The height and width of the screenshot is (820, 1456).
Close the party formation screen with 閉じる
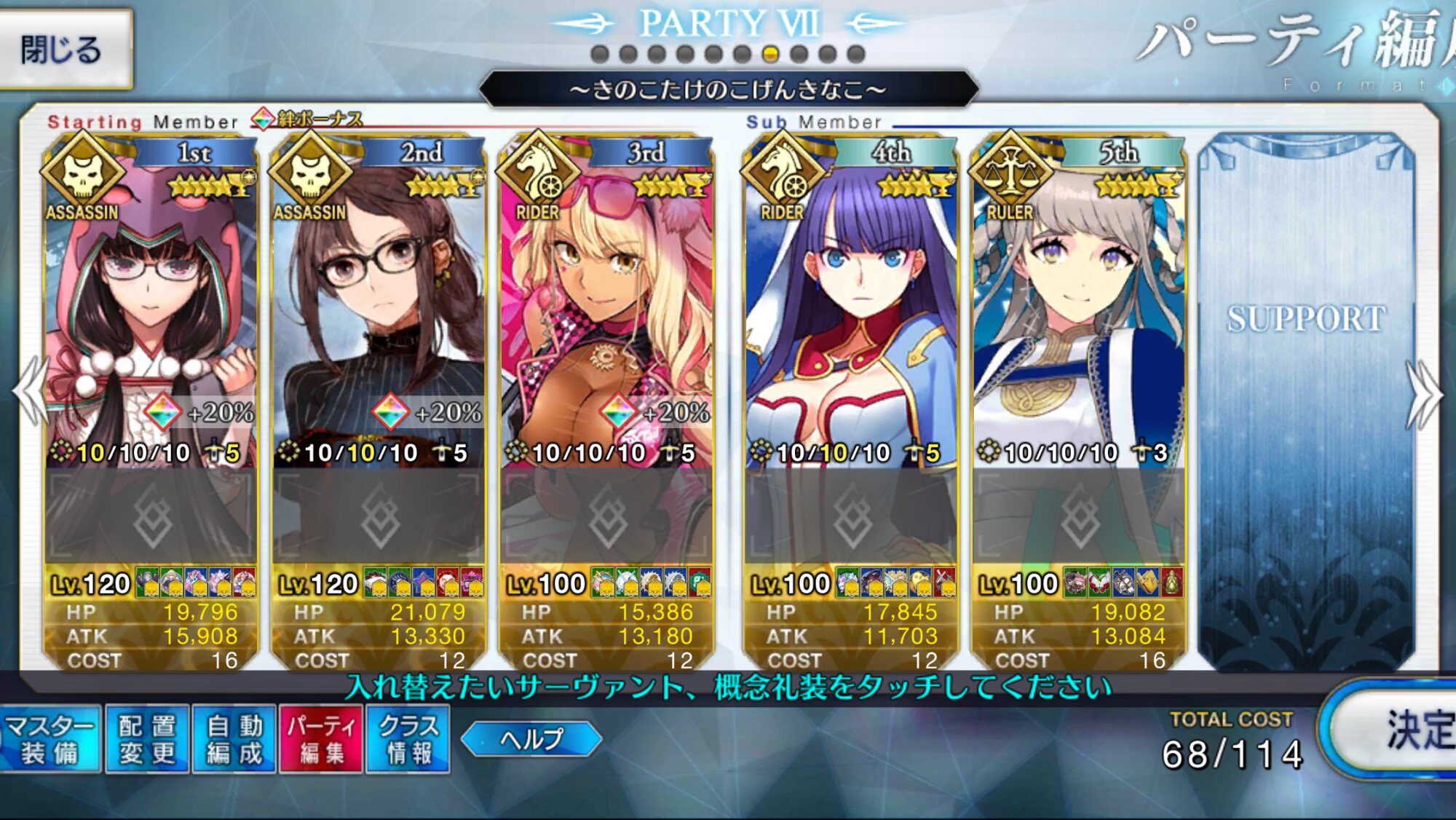click(x=64, y=50)
